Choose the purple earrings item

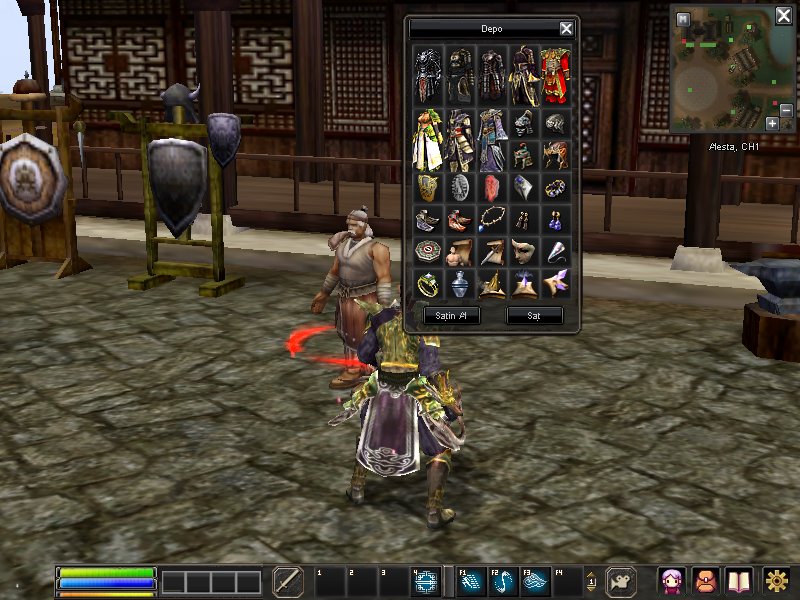(x=555, y=220)
